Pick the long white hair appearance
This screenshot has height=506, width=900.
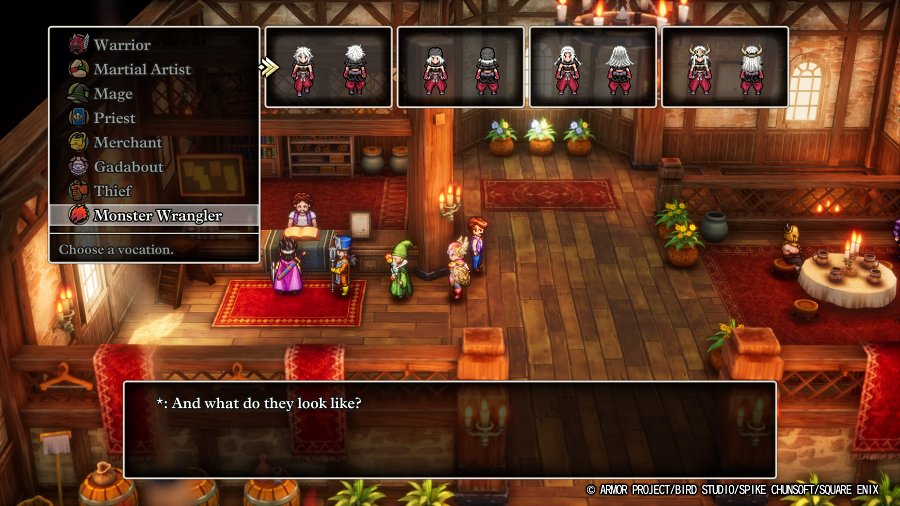coord(592,66)
